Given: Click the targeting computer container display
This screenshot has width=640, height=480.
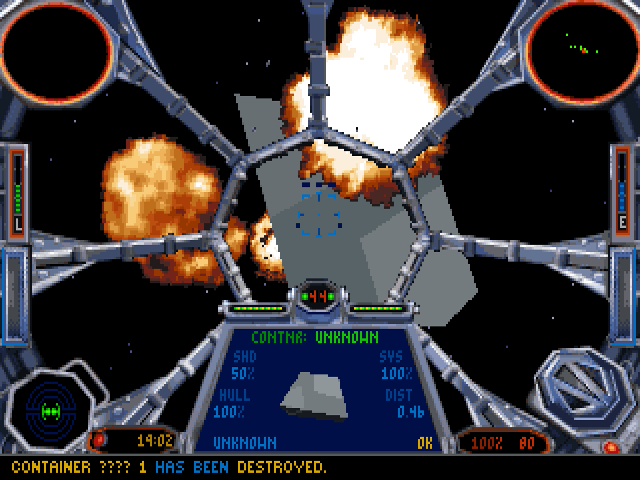Looking at the screenshot, I should tap(314, 390).
